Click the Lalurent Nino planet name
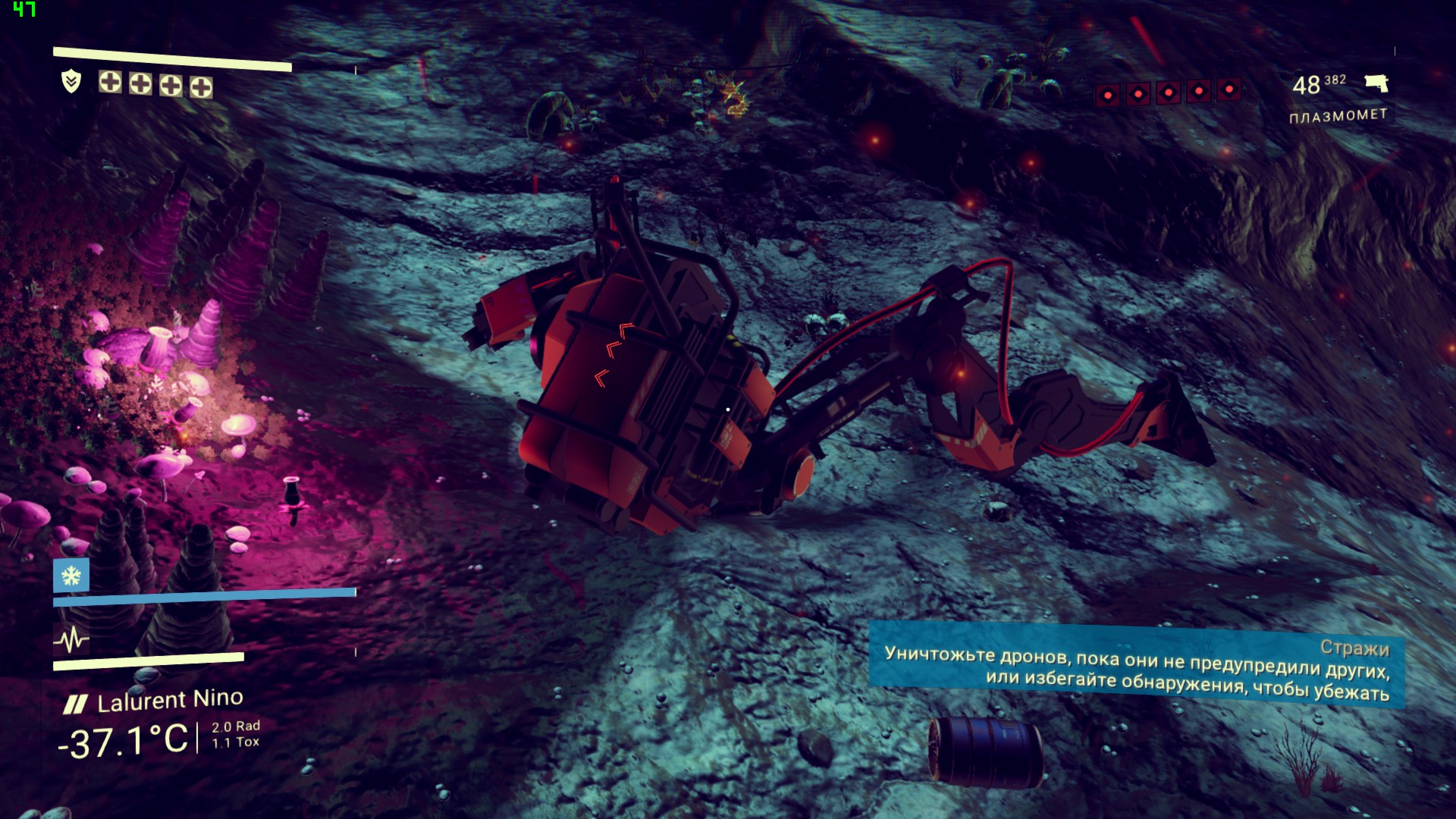Image resolution: width=1456 pixels, height=819 pixels. pyautogui.click(x=169, y=700)
